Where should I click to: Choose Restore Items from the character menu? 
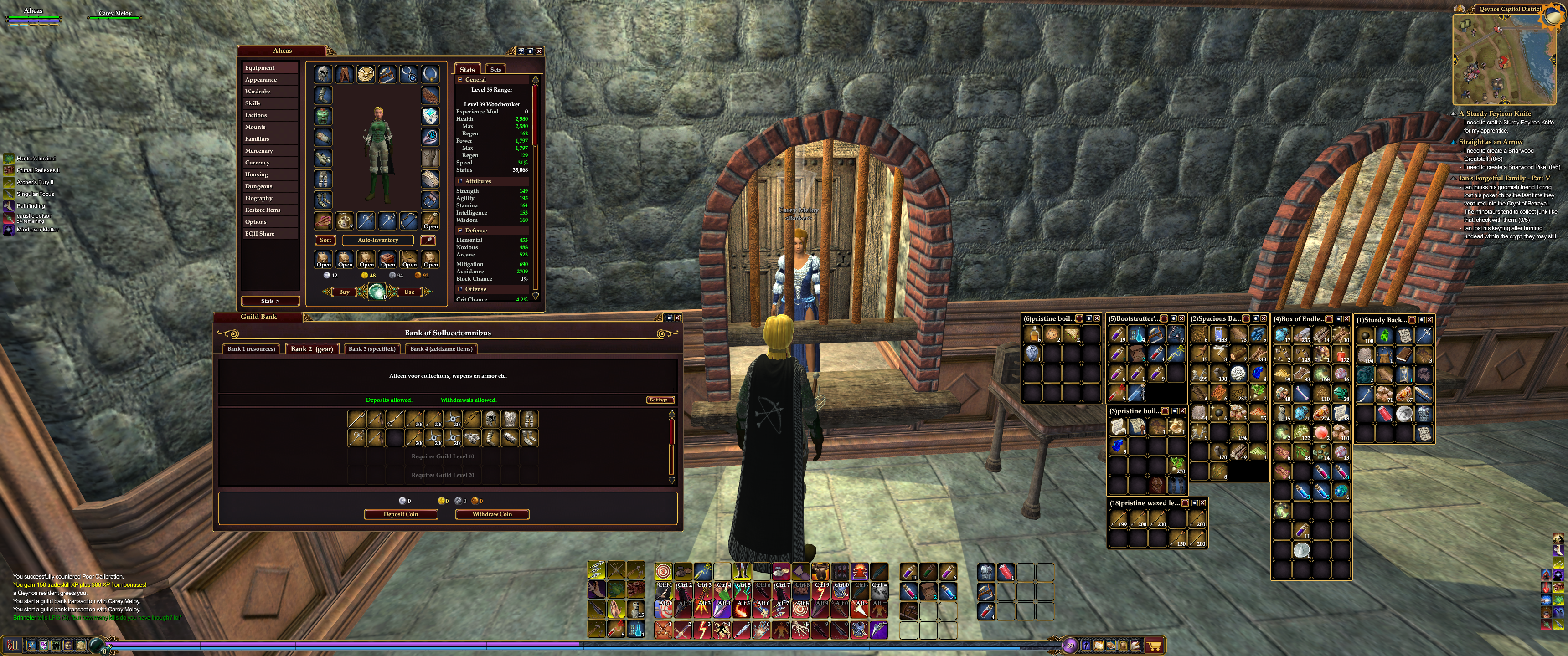263,210
